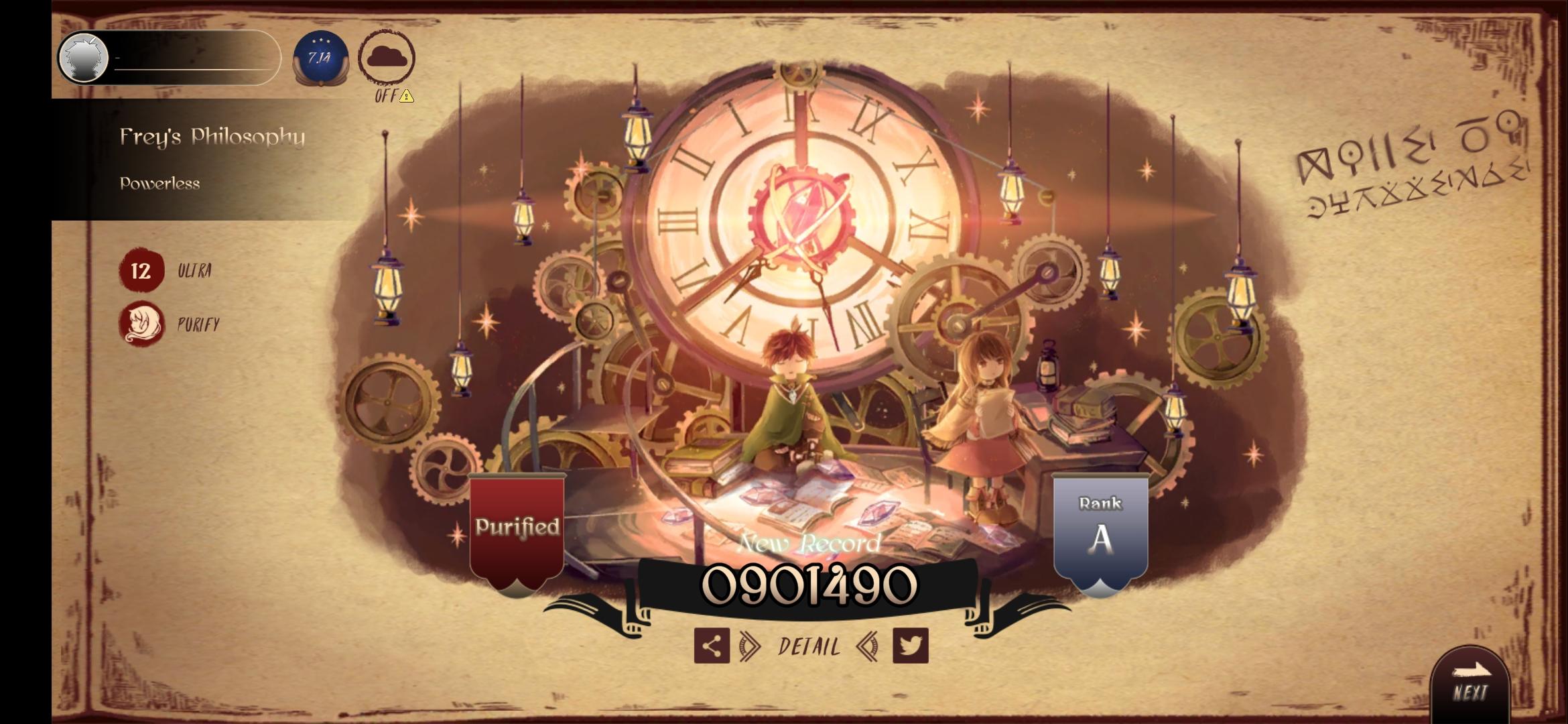Tap the warning triangle next to OFF
Image resolution: width=1568 pixels, height=724 pixels.
pyautogui.click(x=406, y=97)
